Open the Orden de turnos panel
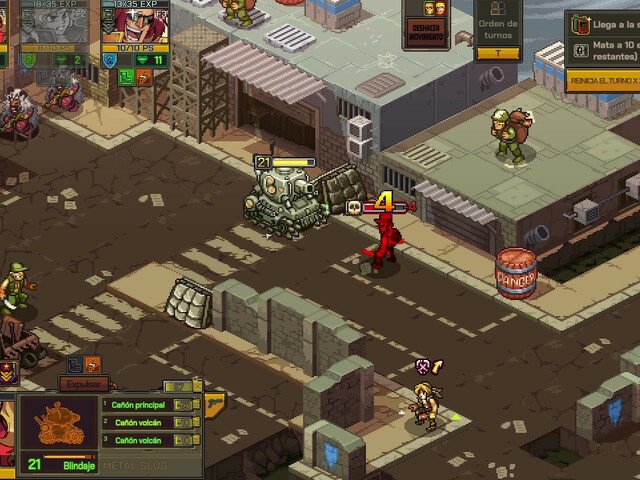 click(498, 32)
